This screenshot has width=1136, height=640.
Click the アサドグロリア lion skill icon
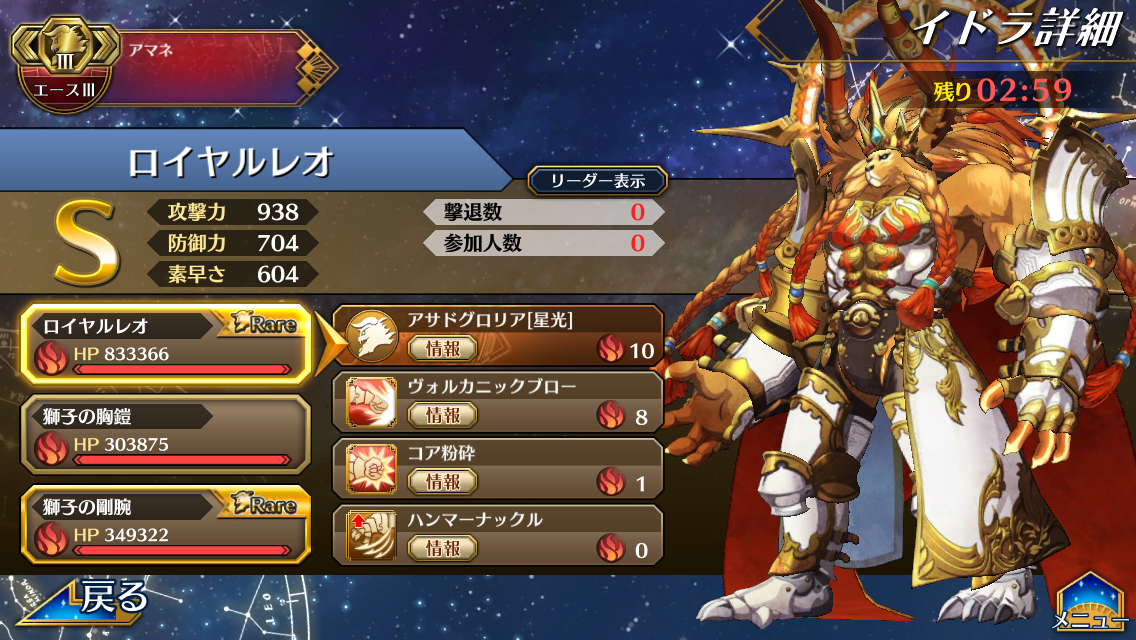(x=370, y=337)
